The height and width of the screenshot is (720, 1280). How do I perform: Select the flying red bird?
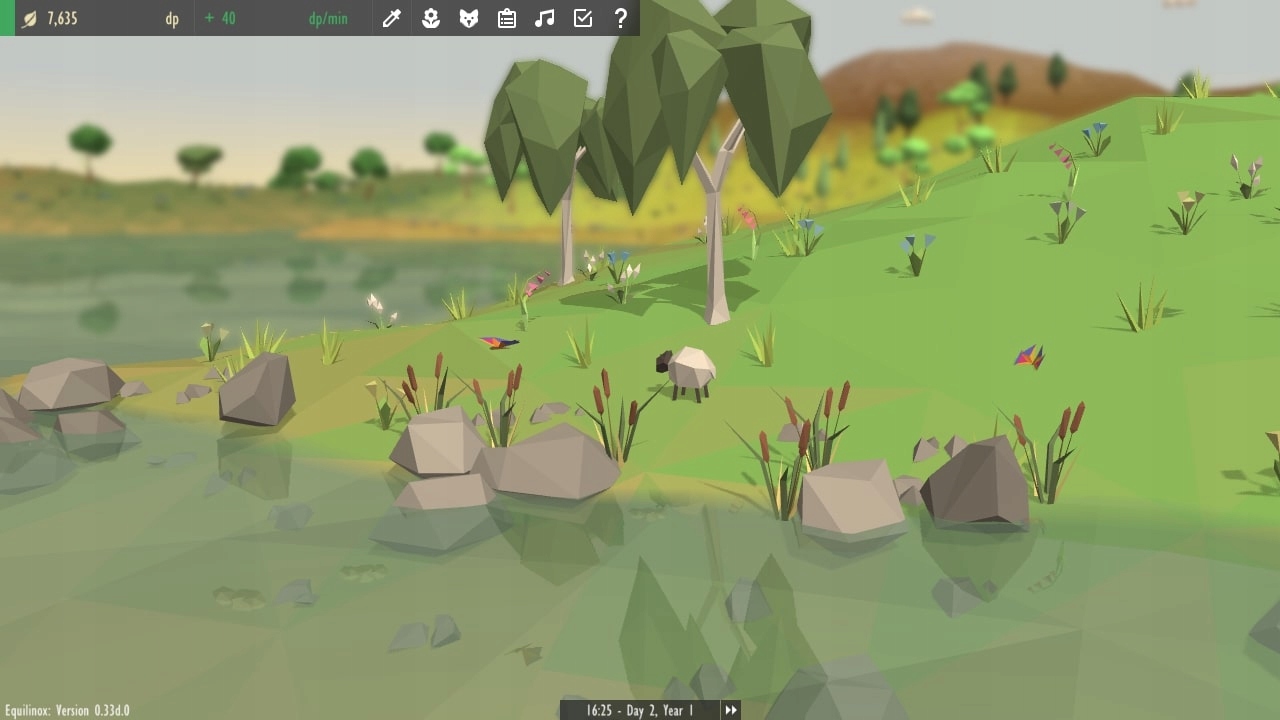[x=497, y=340]
